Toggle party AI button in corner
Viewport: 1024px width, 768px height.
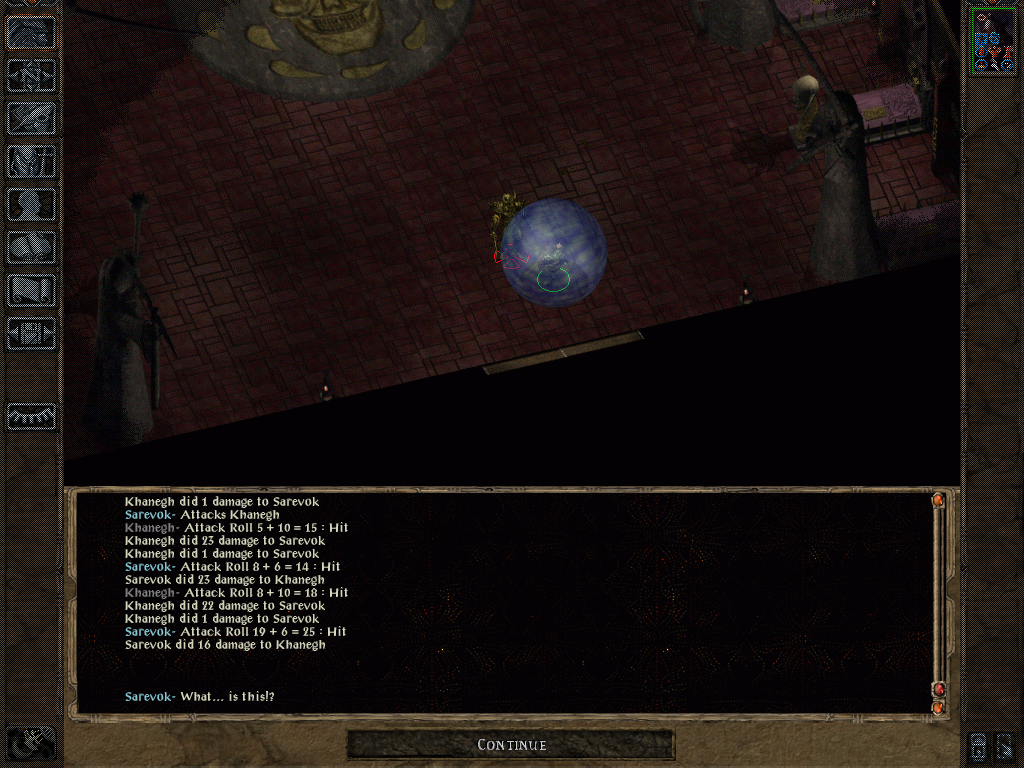click(1004, 745)
